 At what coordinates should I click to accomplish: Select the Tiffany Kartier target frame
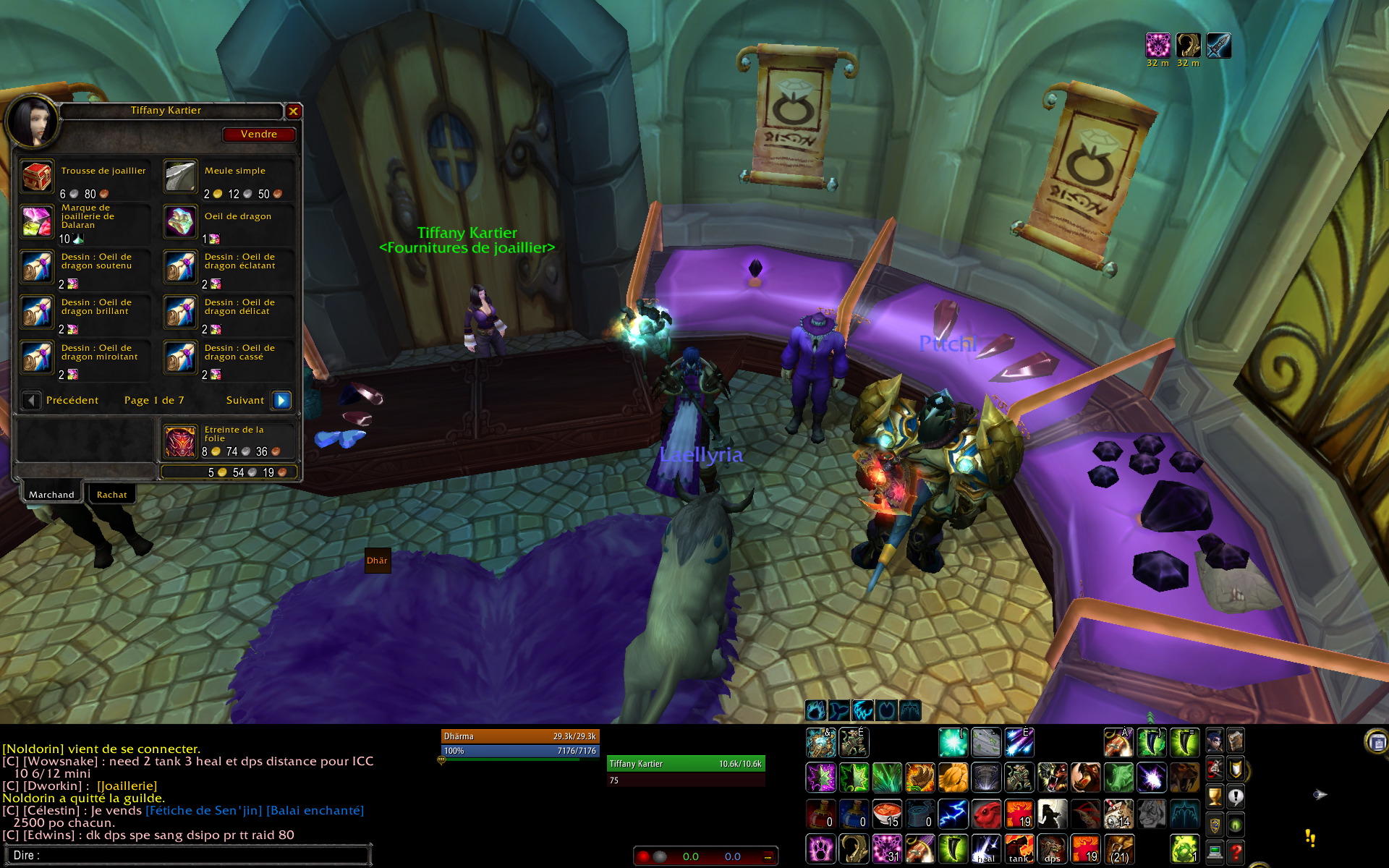[684, 764]
